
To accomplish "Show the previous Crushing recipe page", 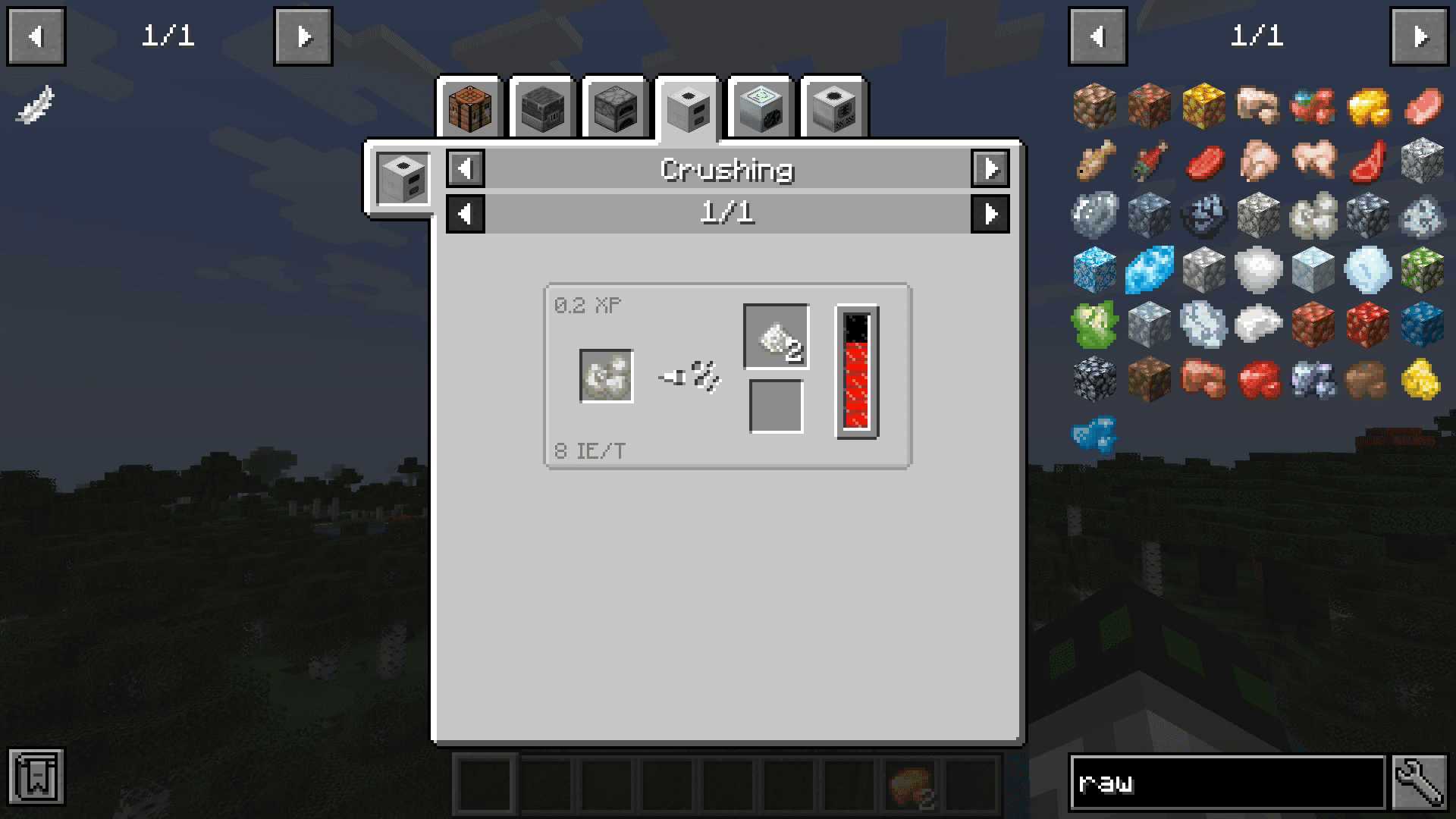I will (x=466, y=214).
